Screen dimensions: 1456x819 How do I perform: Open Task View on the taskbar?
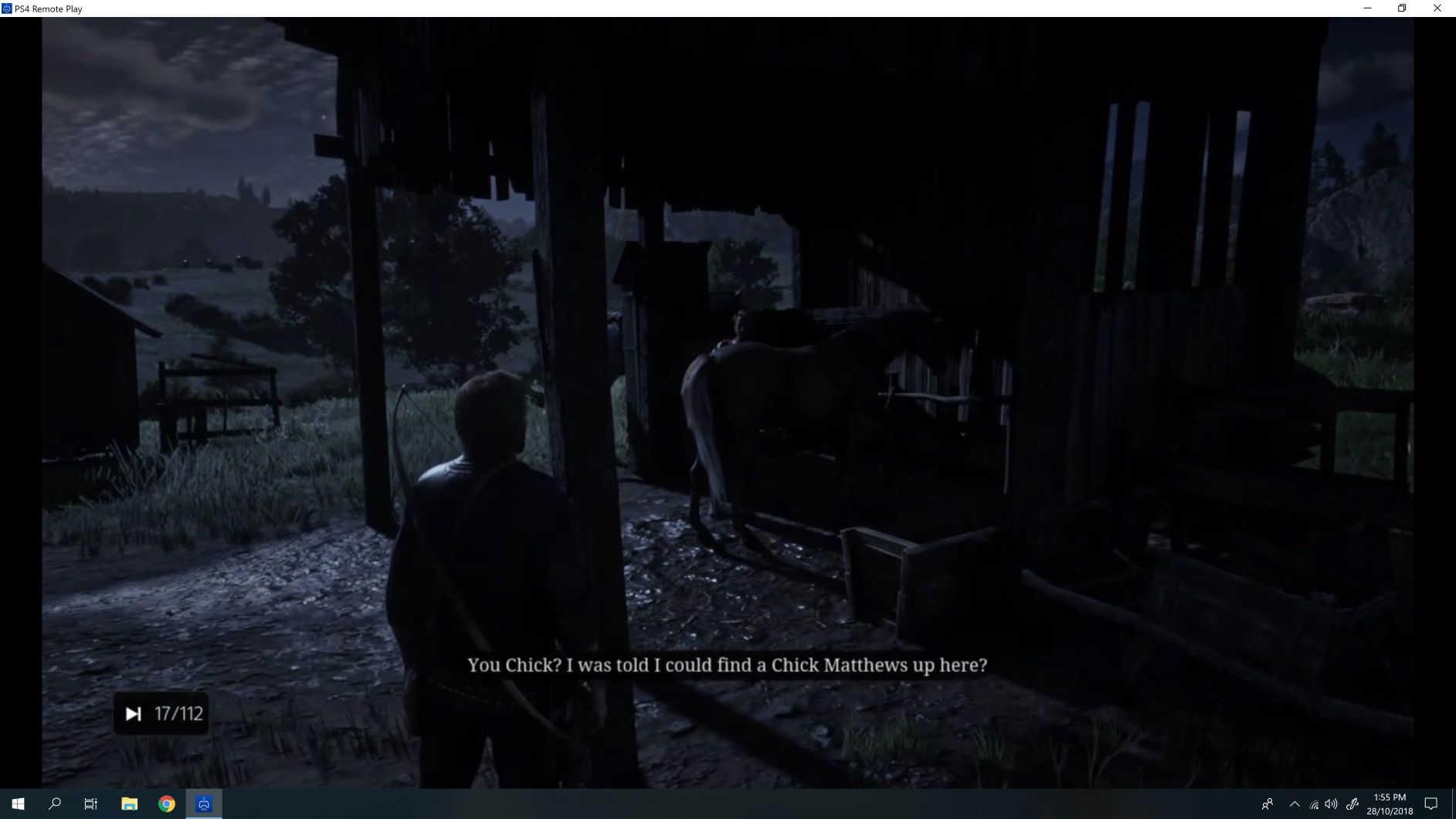pyautogui.click(x=90, y=803)
